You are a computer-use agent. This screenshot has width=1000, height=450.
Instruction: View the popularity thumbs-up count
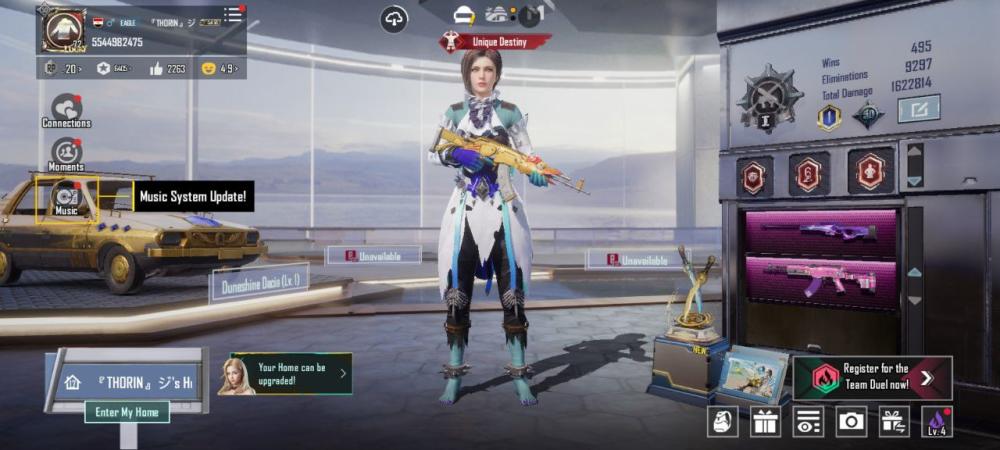point(168,68)
